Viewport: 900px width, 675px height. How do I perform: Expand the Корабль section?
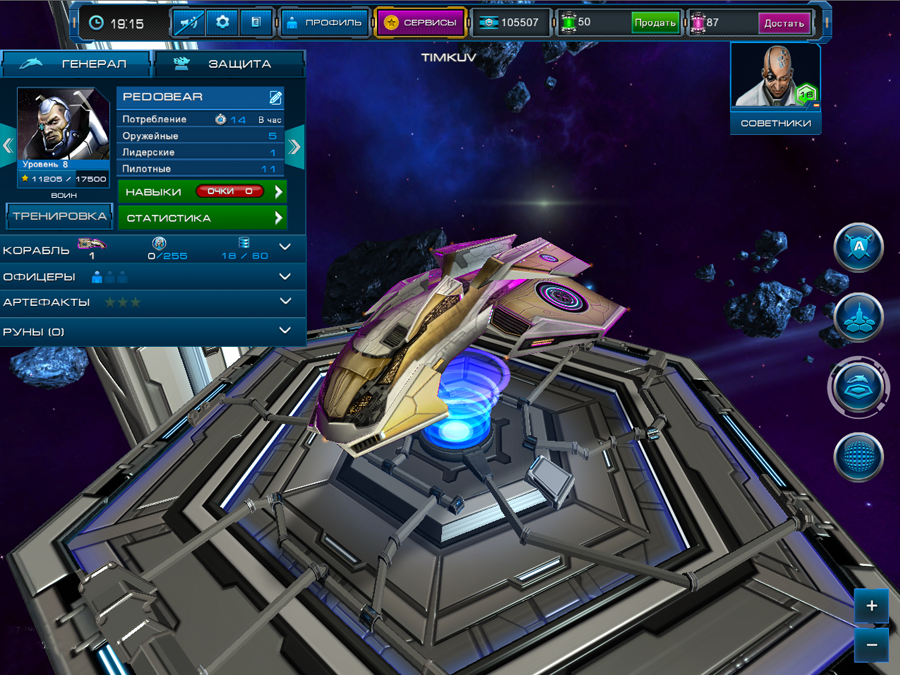pos(285,247)
